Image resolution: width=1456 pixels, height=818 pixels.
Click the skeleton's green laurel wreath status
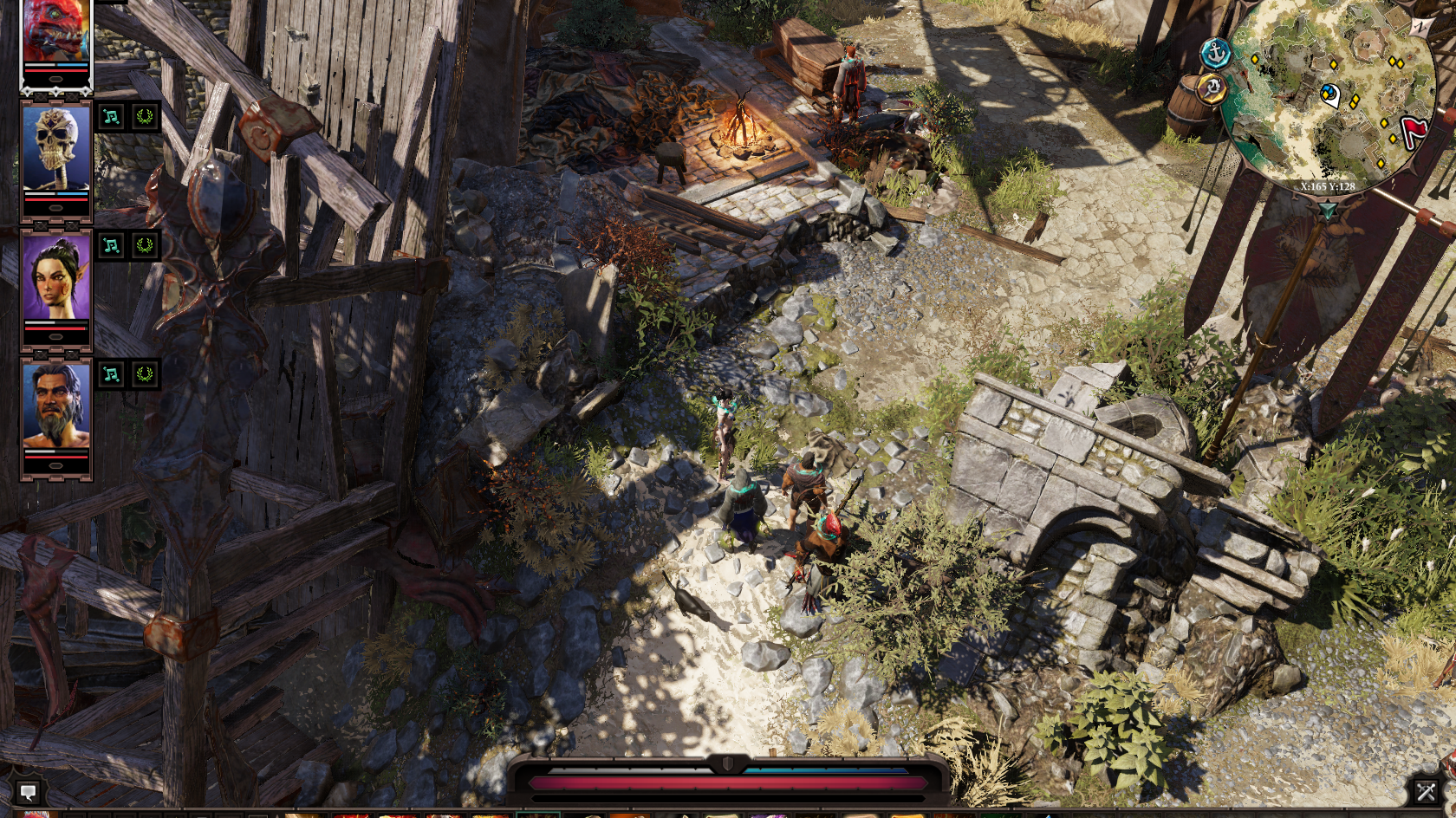[x=145, y=117]
